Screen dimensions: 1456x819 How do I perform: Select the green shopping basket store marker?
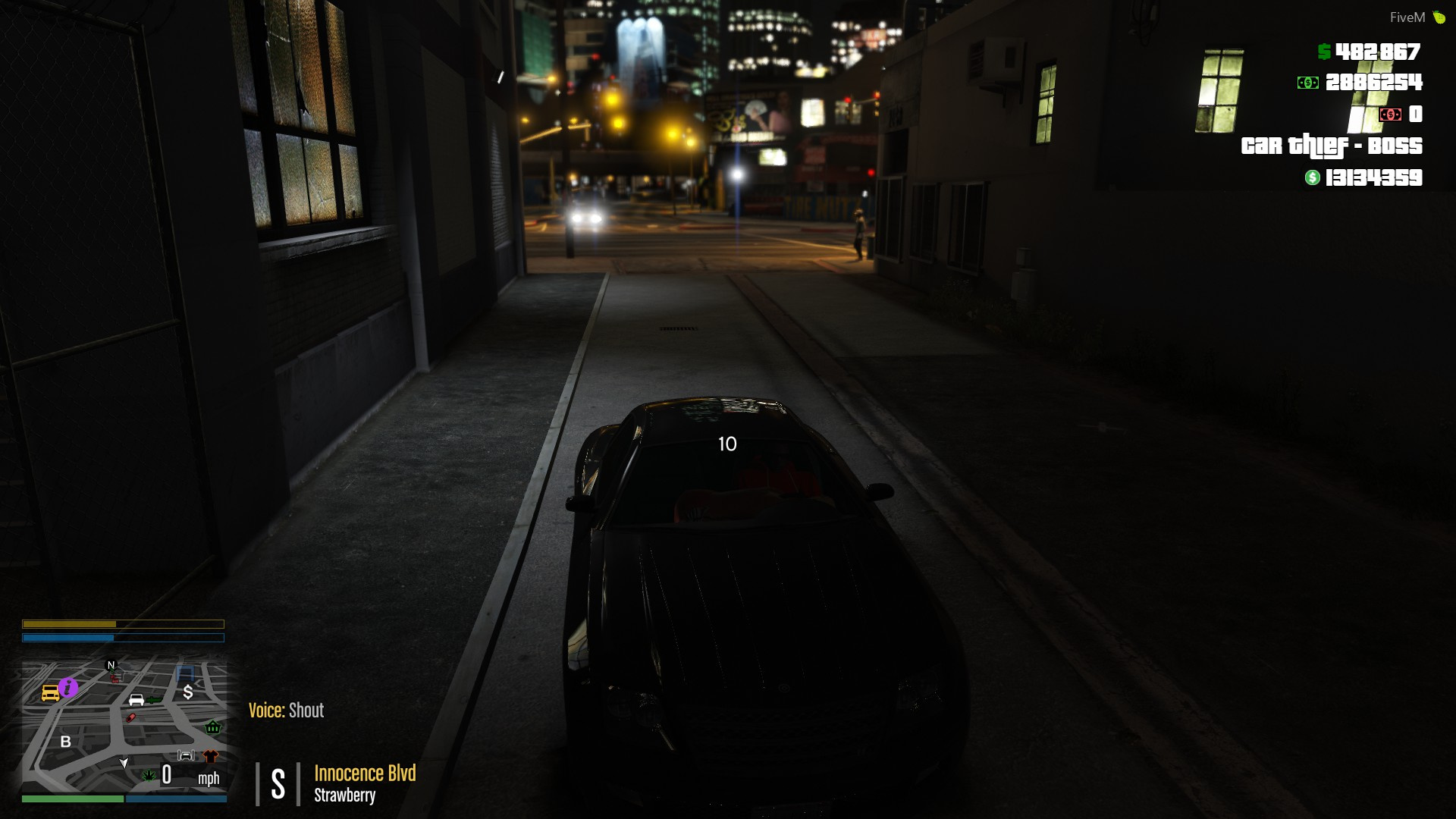pos(213,727)
